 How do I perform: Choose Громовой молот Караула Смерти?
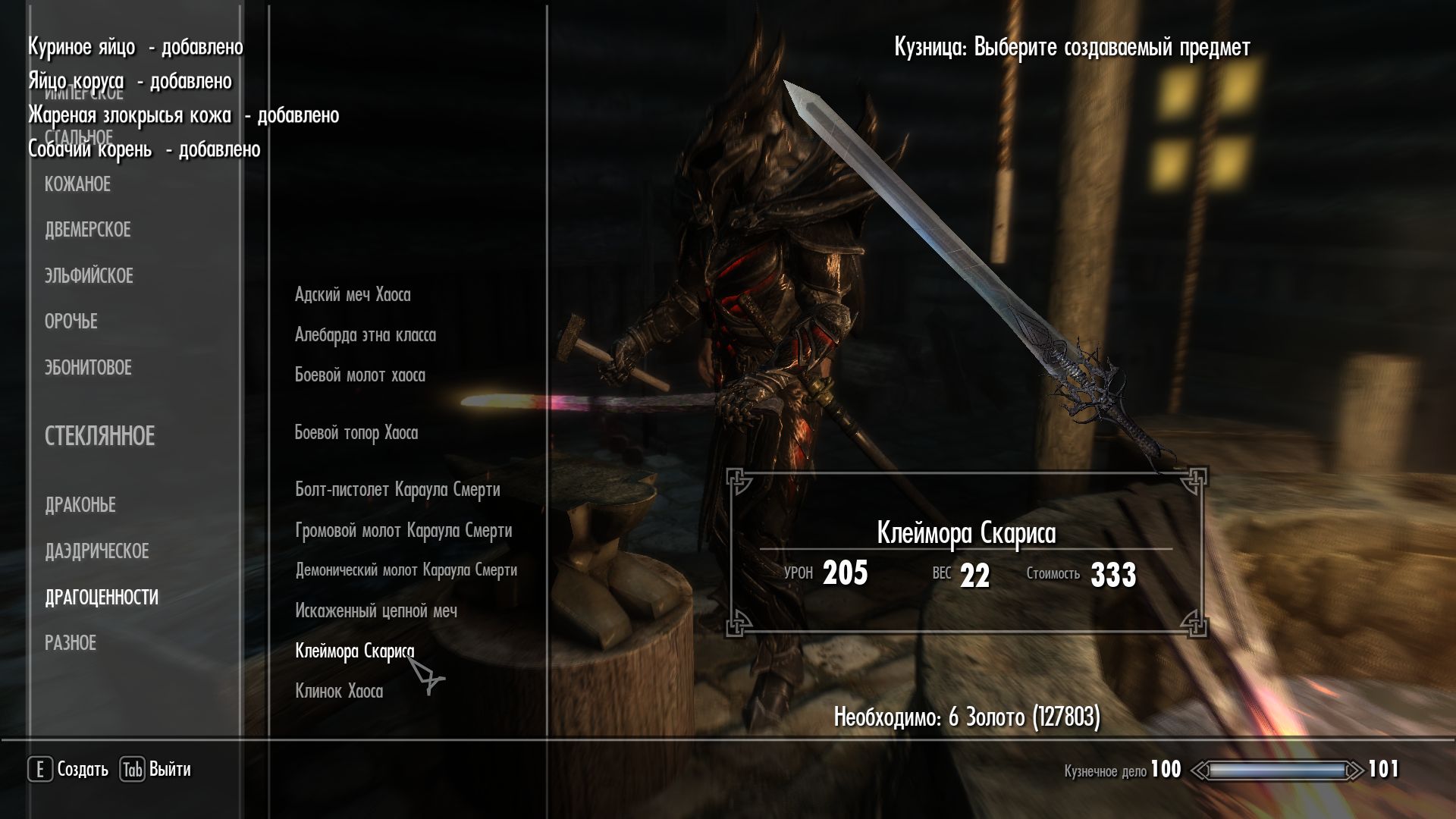(x=403, y=531)
